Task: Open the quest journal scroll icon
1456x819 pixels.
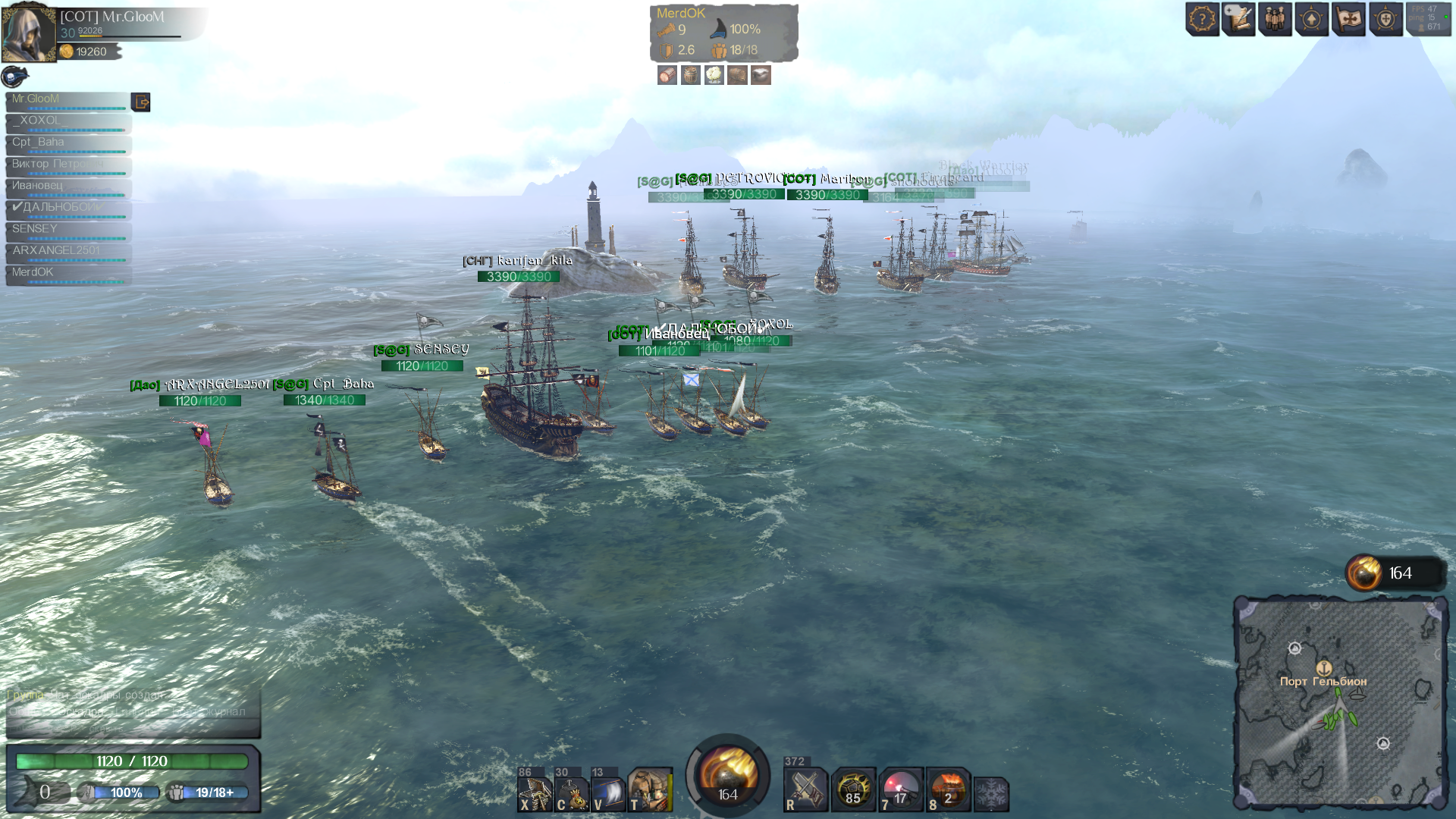Action: click(x=1238, y=19)
